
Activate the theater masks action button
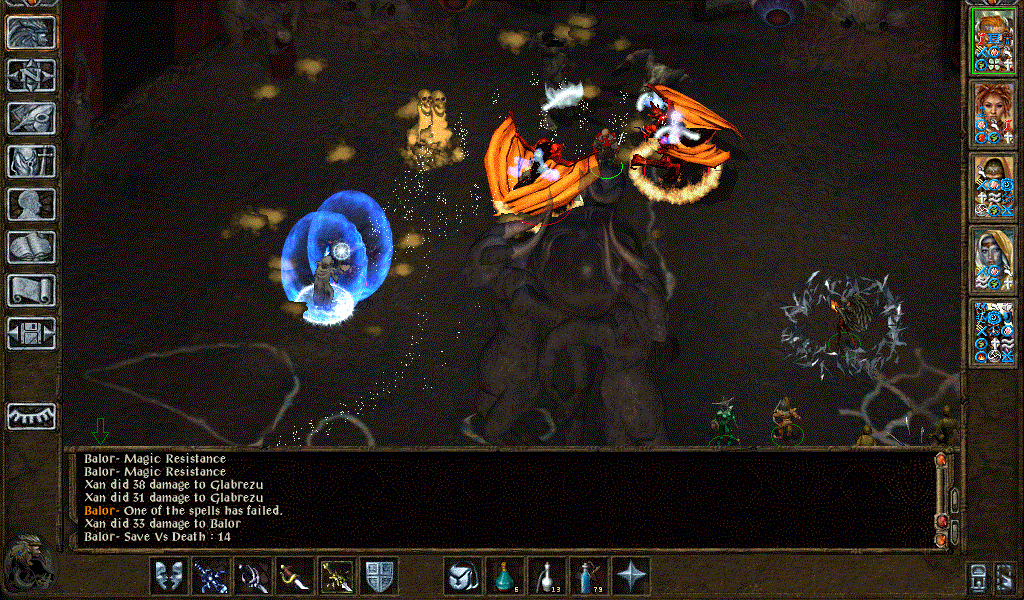coord(168,576)
